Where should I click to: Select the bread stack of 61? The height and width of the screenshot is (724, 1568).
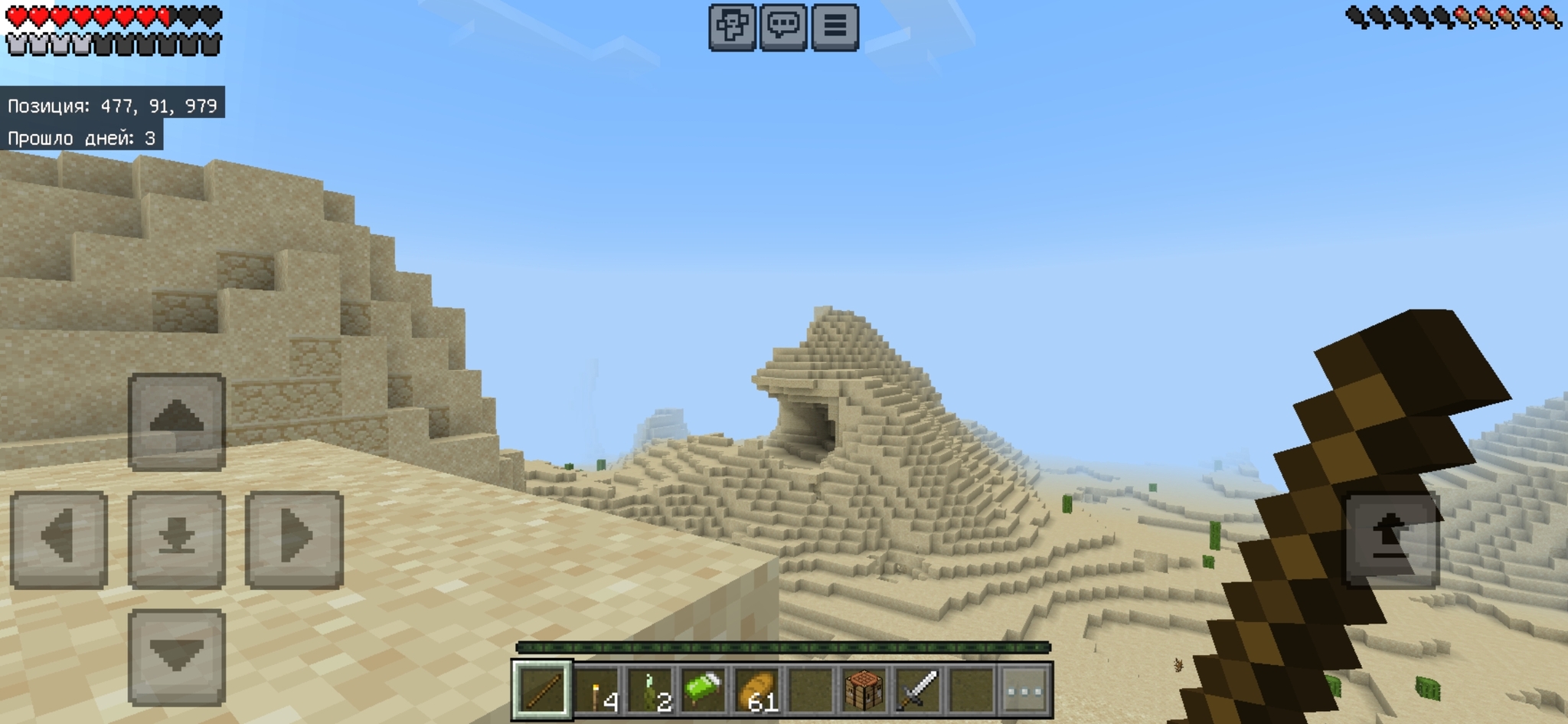point(757,690)
